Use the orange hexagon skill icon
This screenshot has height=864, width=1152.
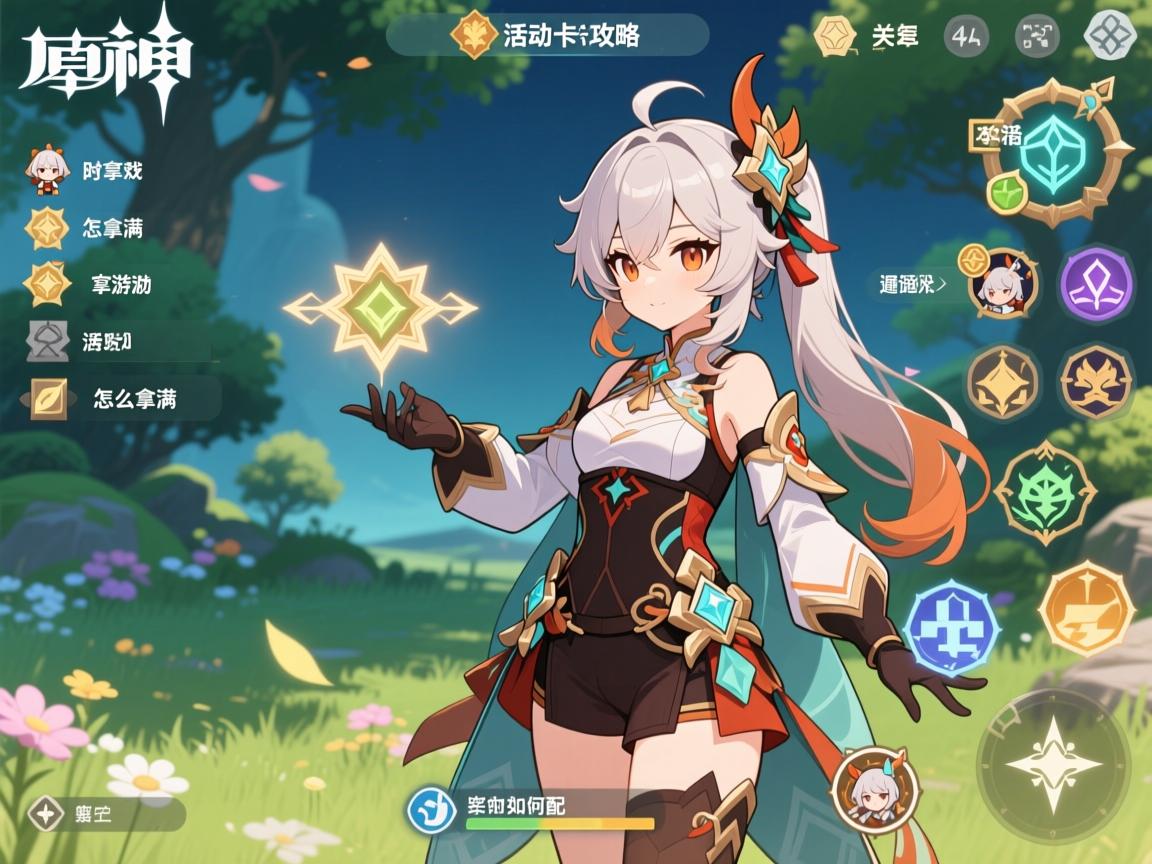pos(1086,608)
